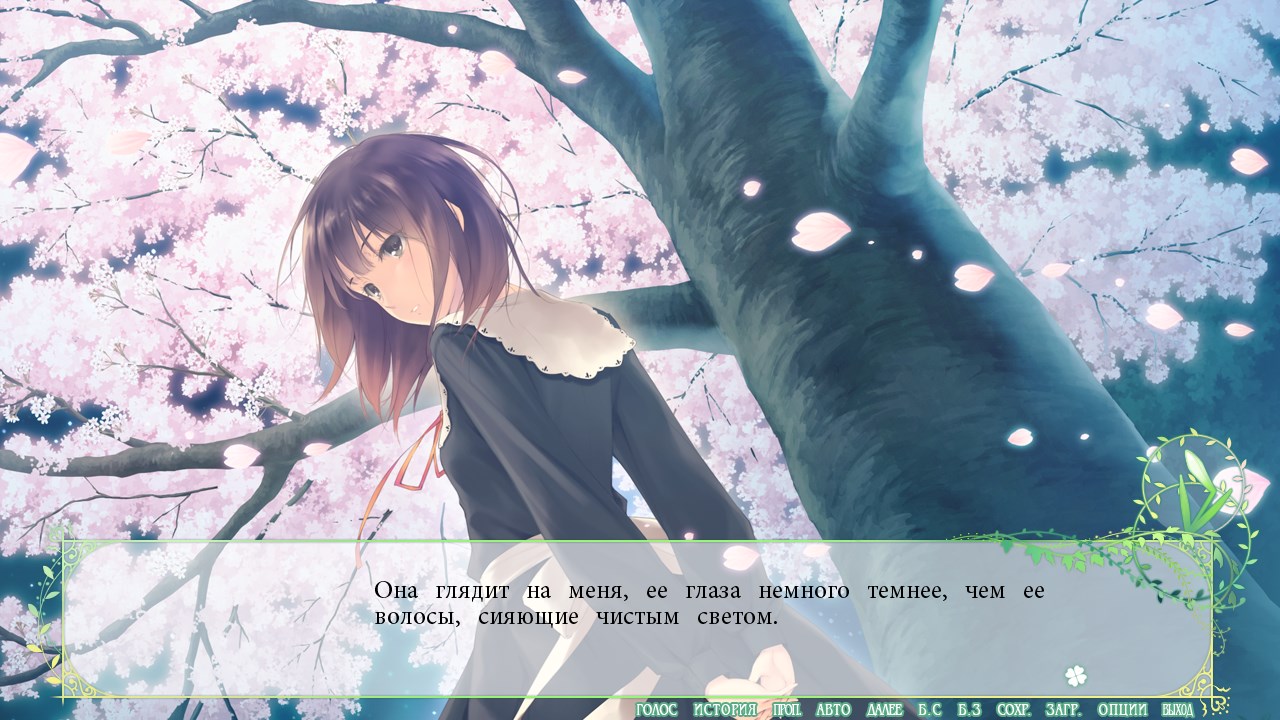Open the ИСТОРИЯ text history log
The width and height of the screenshot is (1280, 720).
[724, 710]
